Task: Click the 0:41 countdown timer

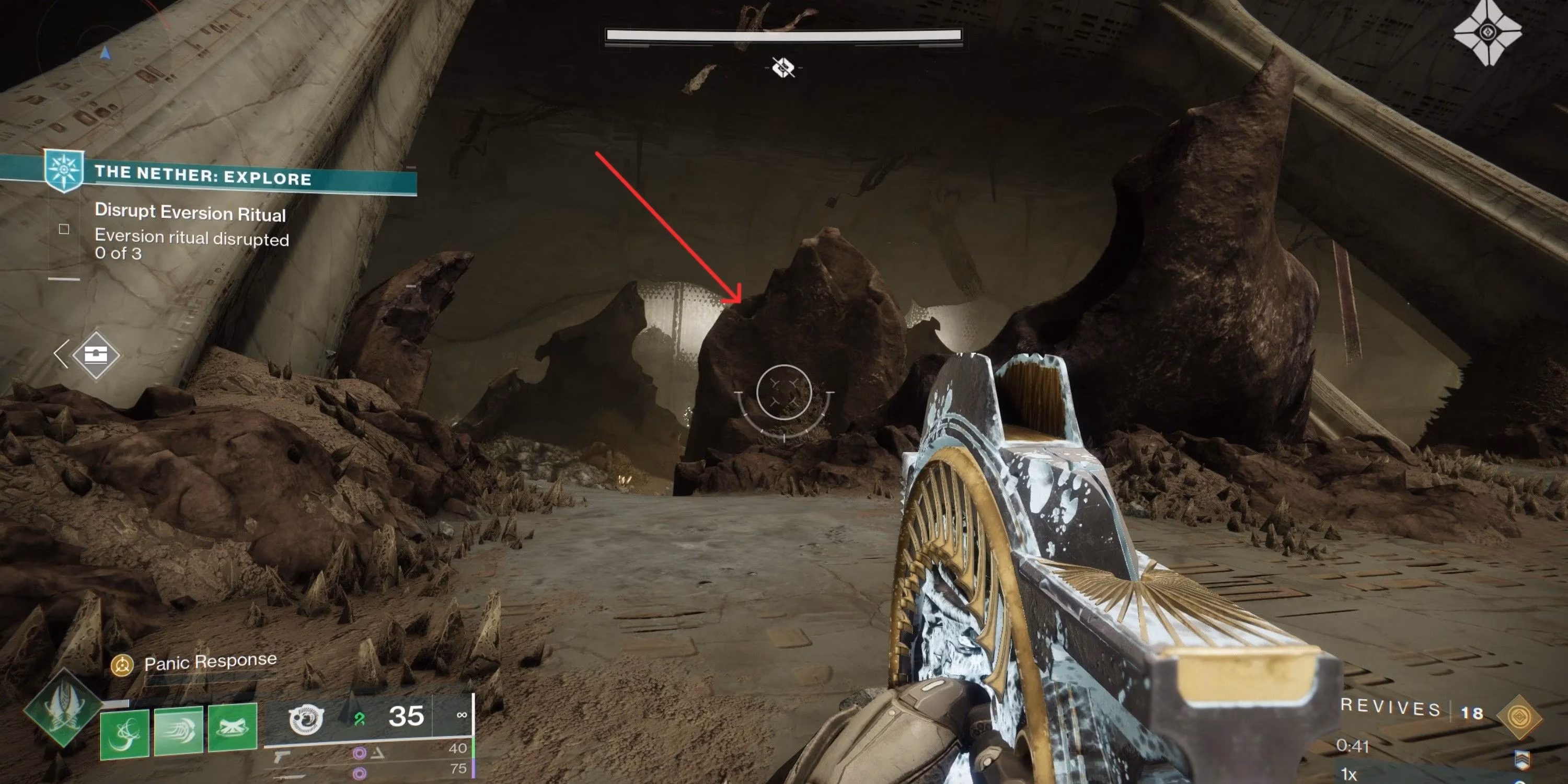Action: [1353, 746]
